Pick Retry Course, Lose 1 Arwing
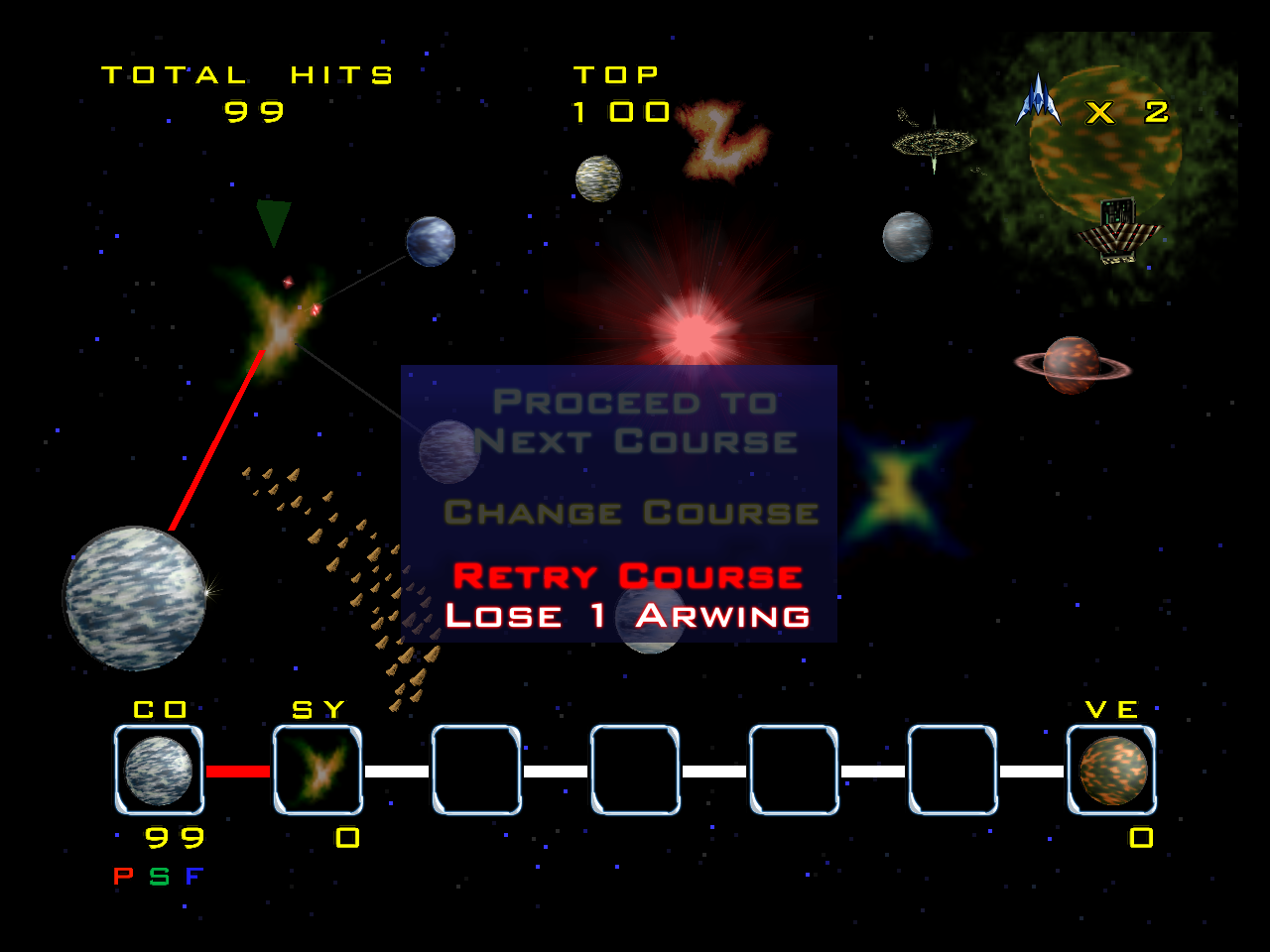Screen dimensions: 1270x952 (x=627, y=596)
